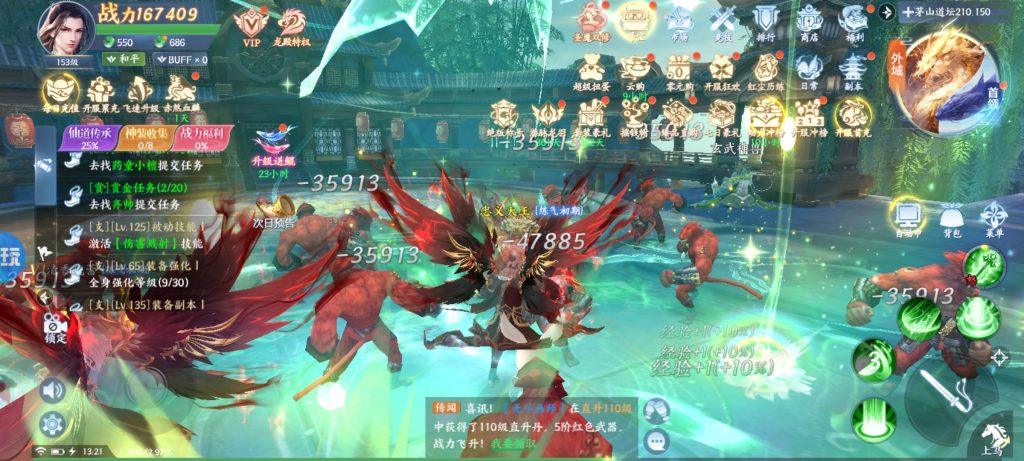Open the 菜单 main menu icon
The image size is (1024, 461).
click(993, 218)
